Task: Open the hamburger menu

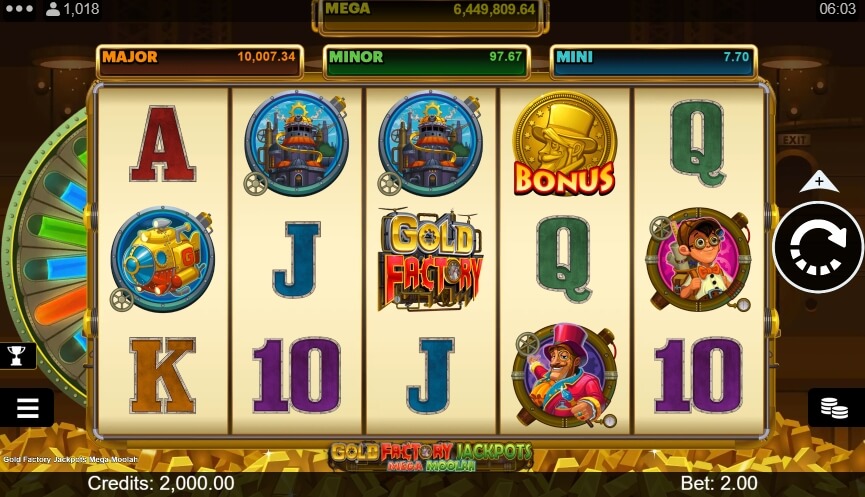Action: click(x=27, y=407)
